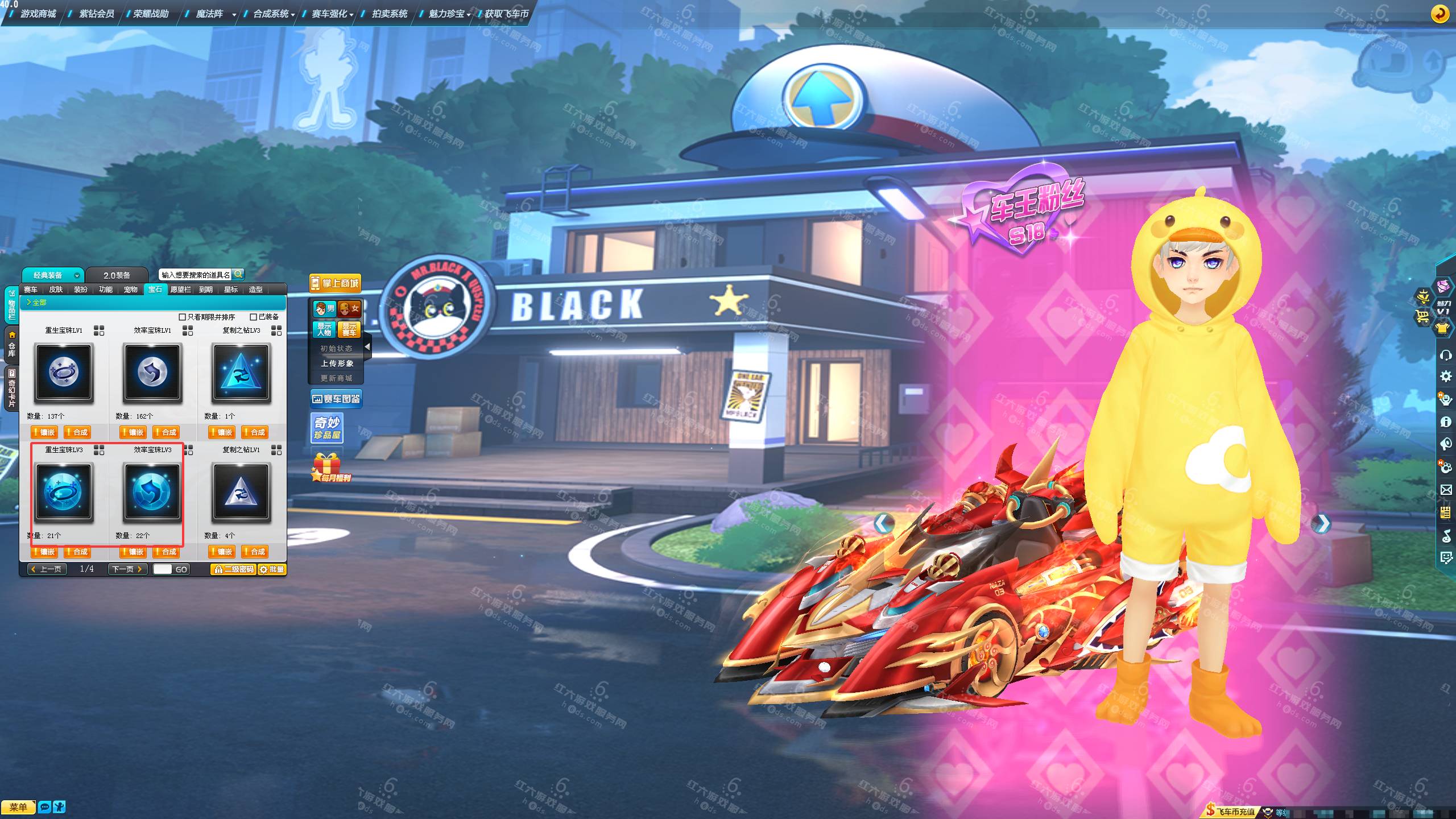Click the yellow return arrow button

(x=1440, y=14)
